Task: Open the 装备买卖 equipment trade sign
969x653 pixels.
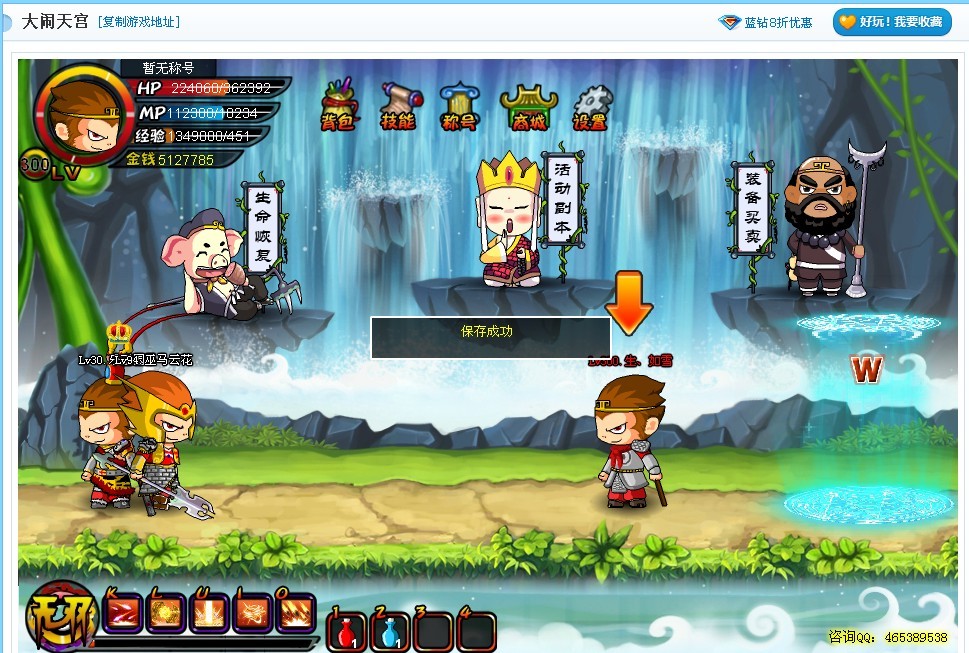Action: click(x=751, y=208)
